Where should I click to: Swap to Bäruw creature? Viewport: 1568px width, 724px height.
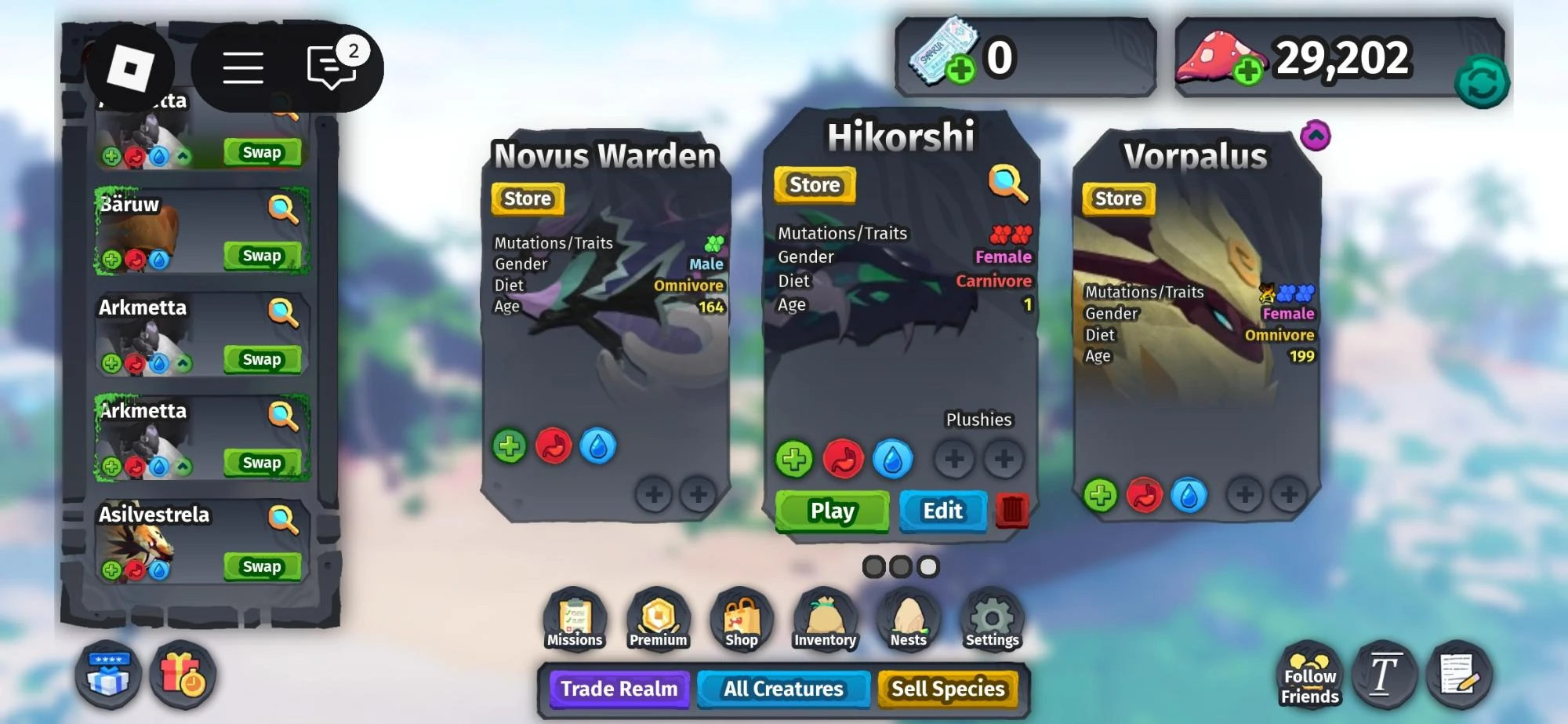pos(262,255)
